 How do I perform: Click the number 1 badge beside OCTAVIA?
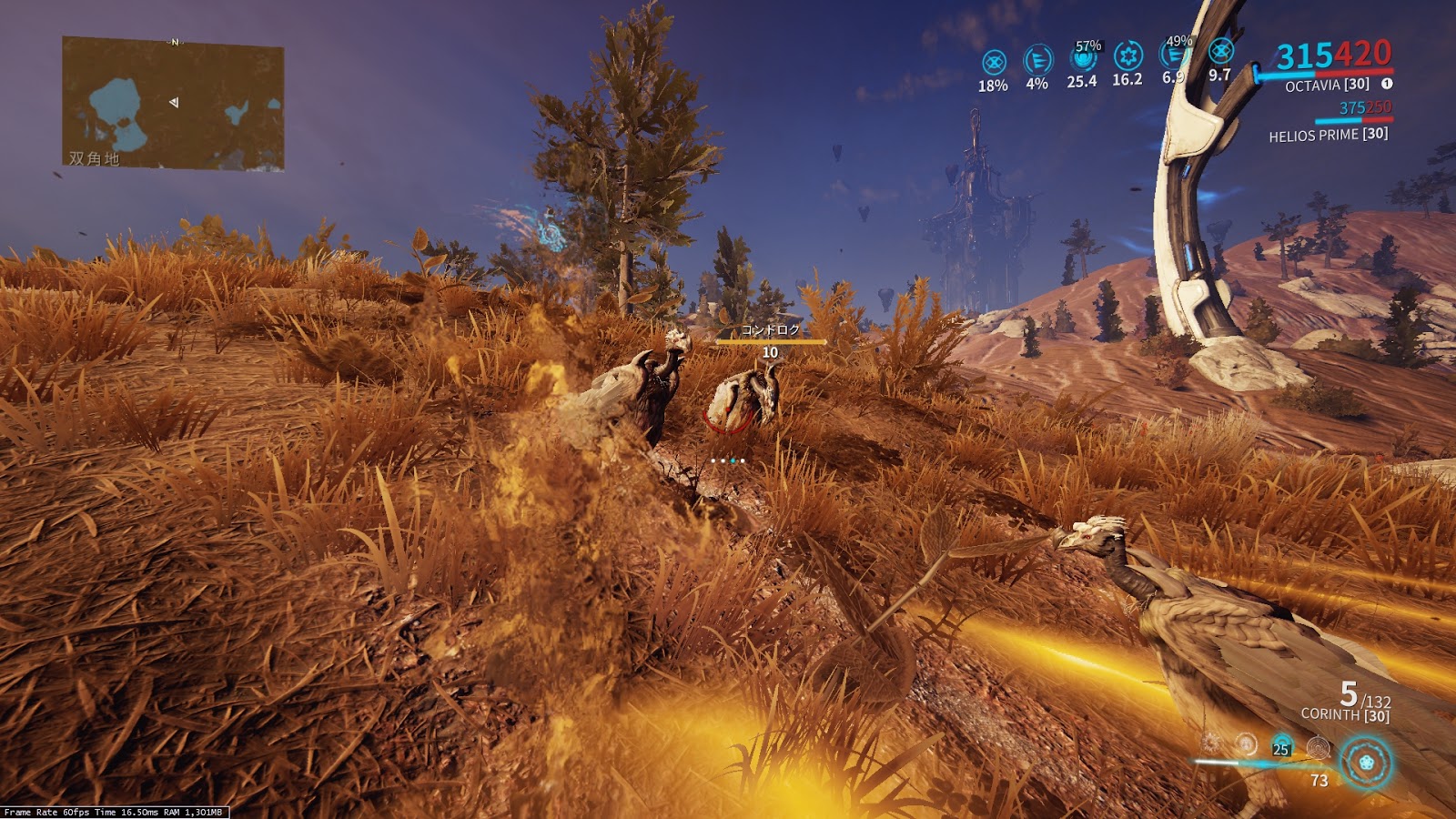pos(1386,83)
